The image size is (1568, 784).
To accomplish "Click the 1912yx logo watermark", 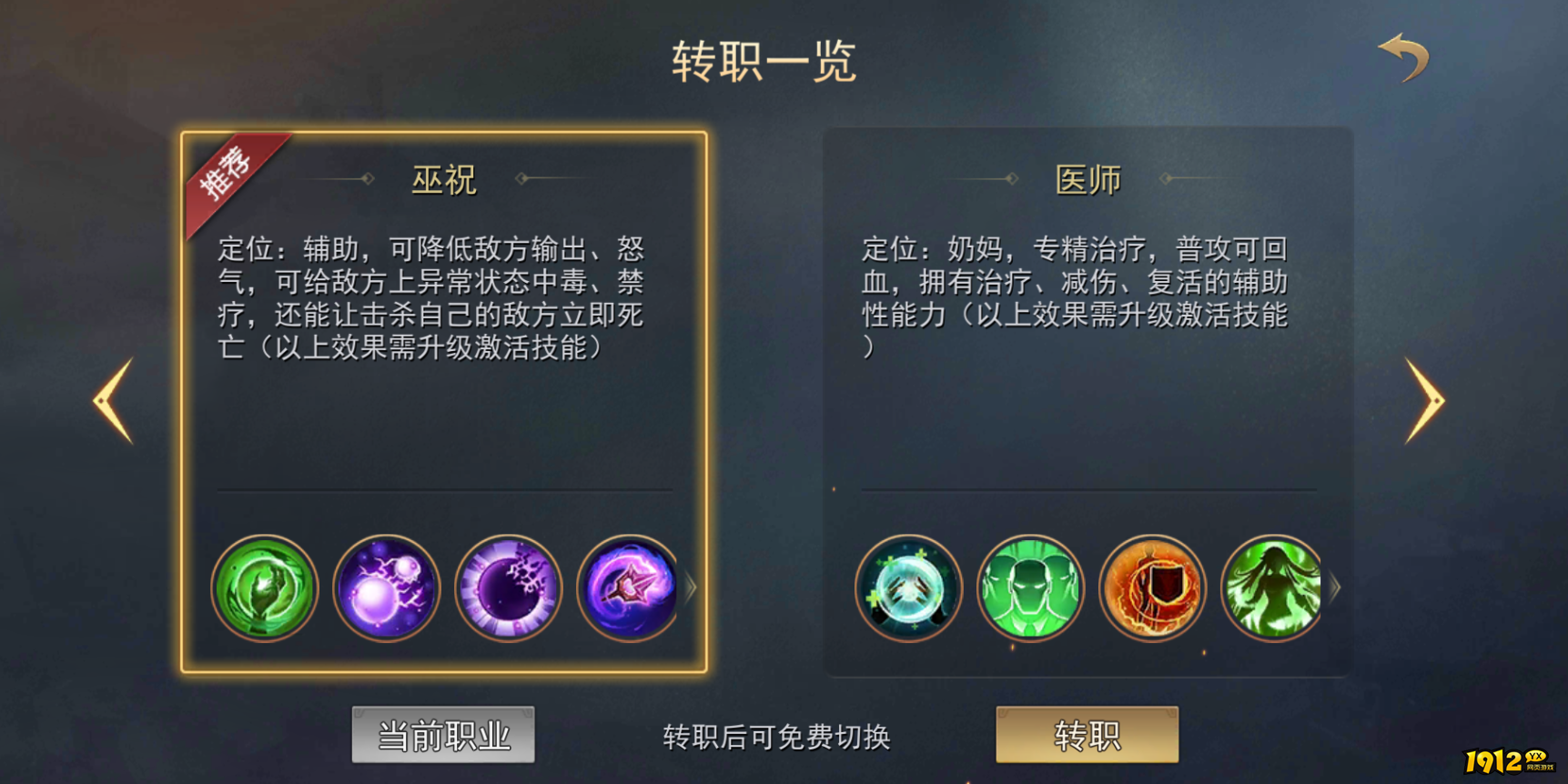I will coord(1509,762).
